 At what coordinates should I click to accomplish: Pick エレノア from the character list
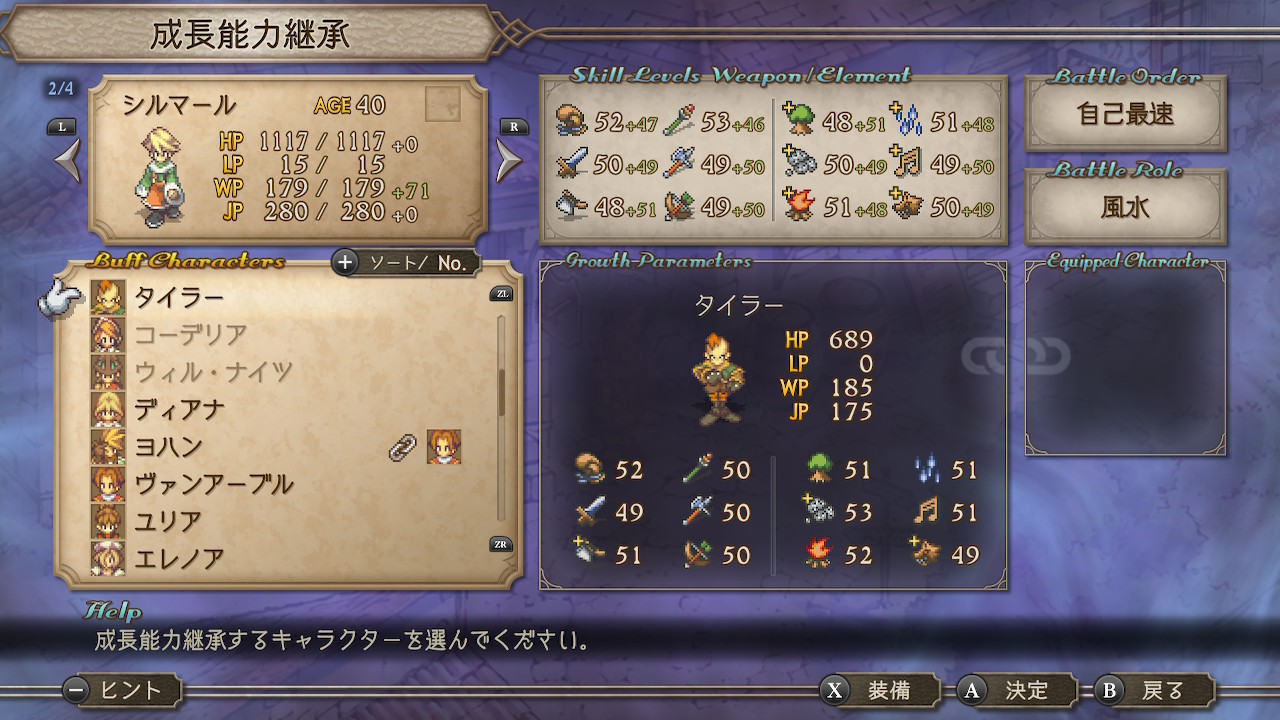180,558
